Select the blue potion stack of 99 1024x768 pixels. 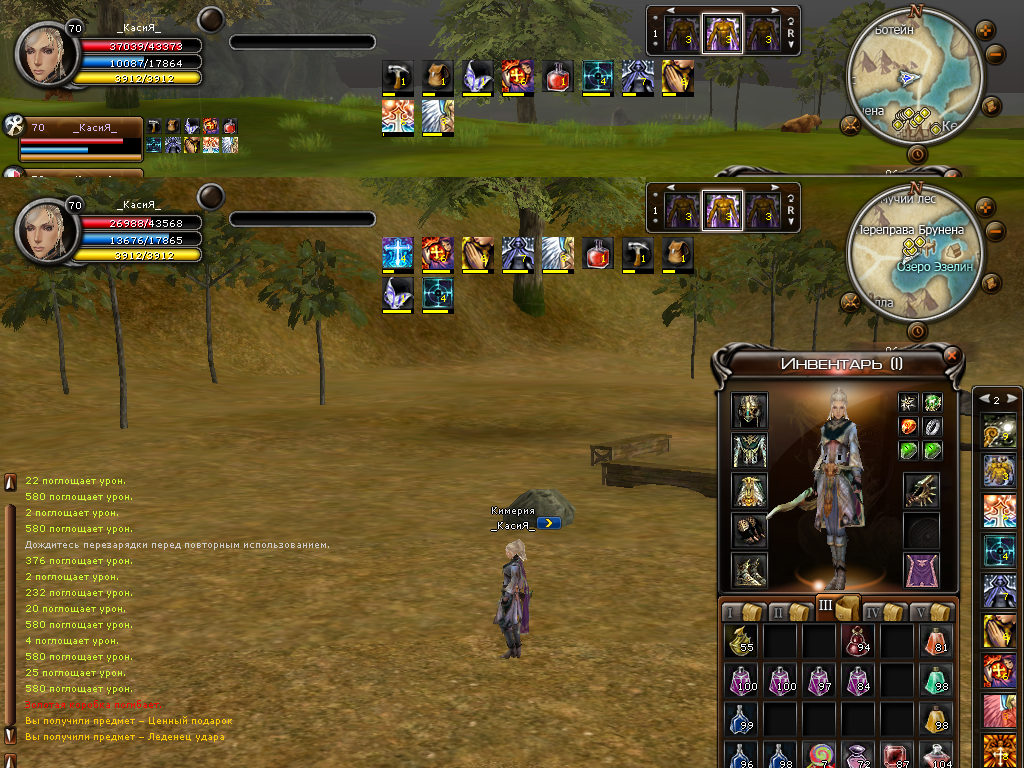[x=741, y=719]
